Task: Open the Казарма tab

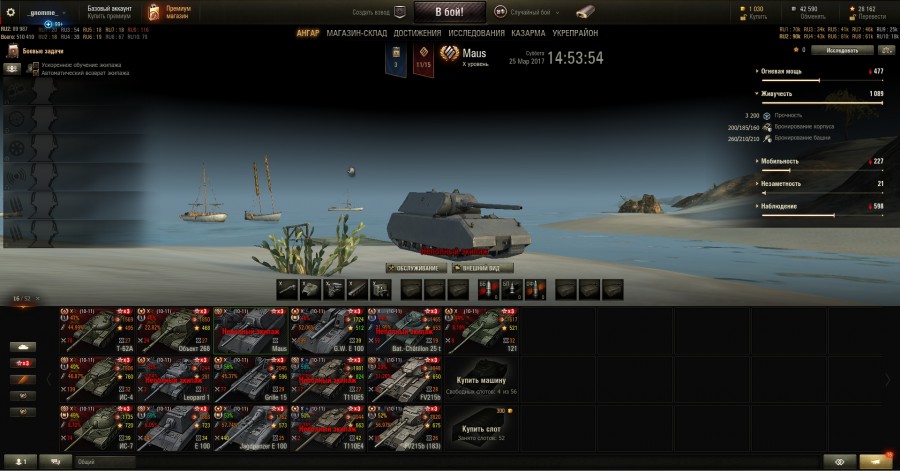Action: click(x=529, y=33)
